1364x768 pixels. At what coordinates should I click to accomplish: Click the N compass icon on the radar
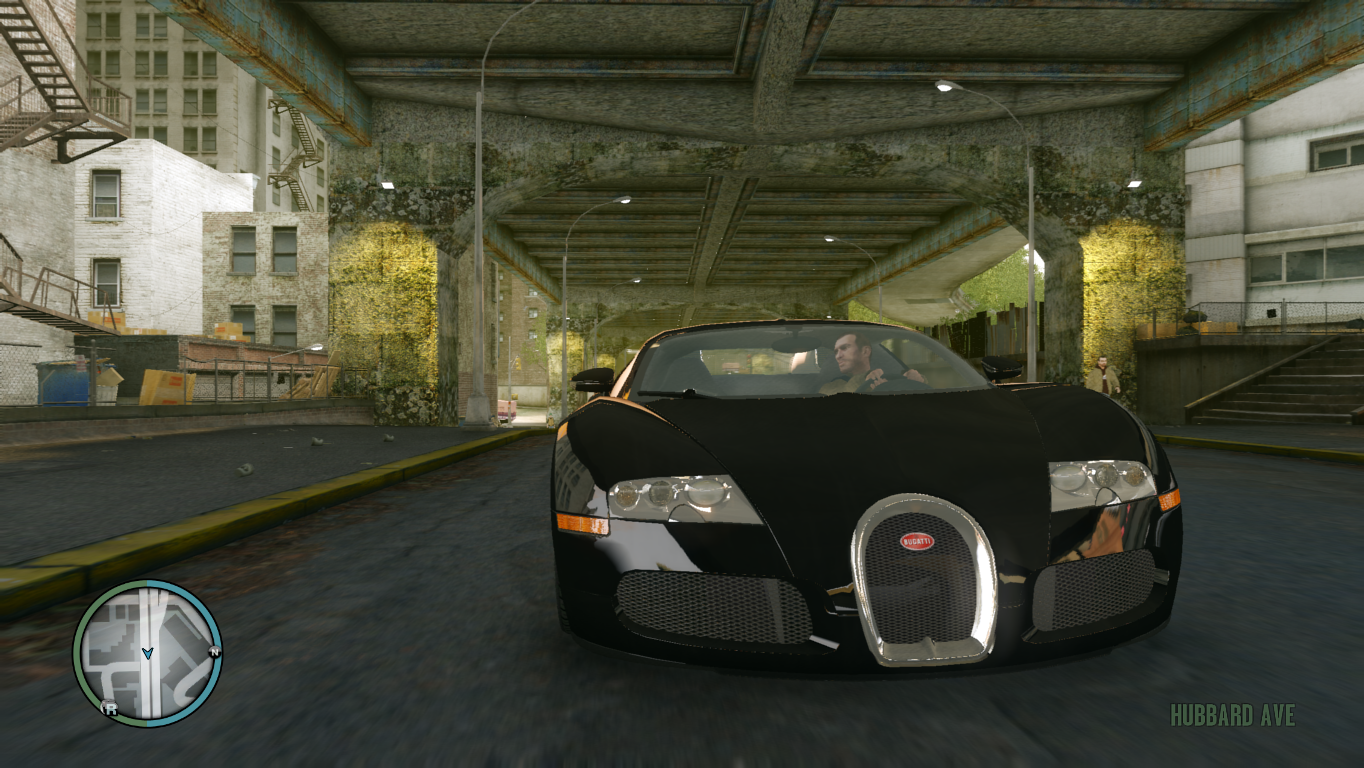pyautogui.click(x=214, y=652)
